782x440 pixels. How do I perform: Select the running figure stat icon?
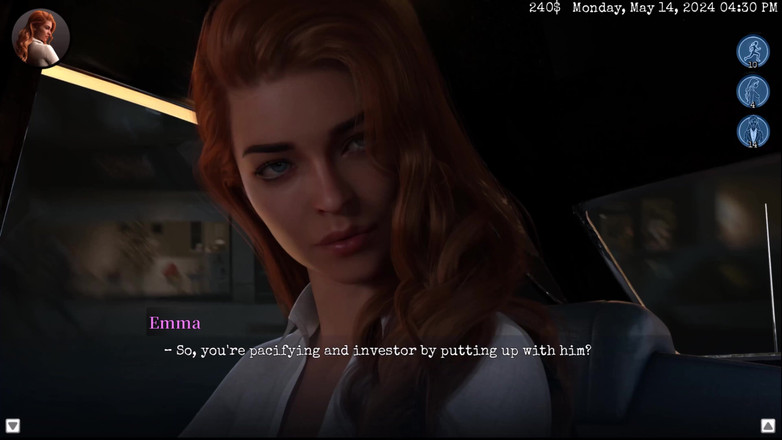coord(753,51)
